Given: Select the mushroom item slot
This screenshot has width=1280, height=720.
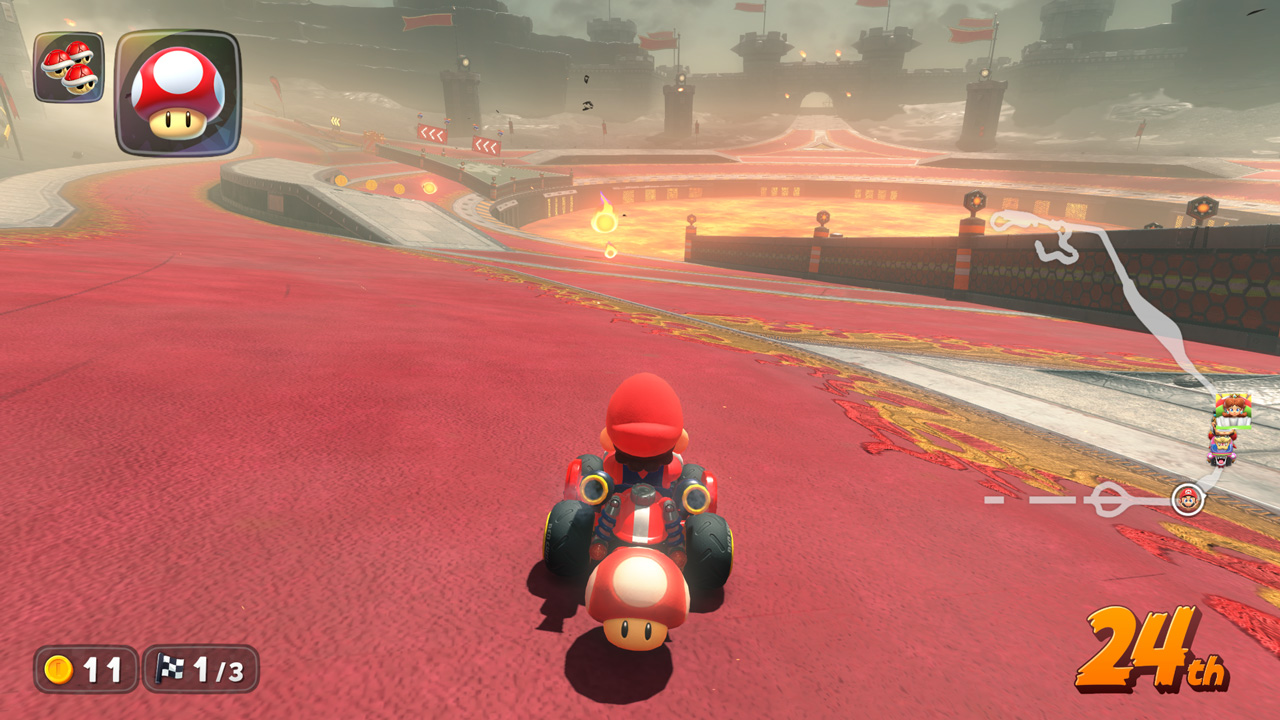Looking at the screenshot, I should pyautogui.click(x=178, y=93).
